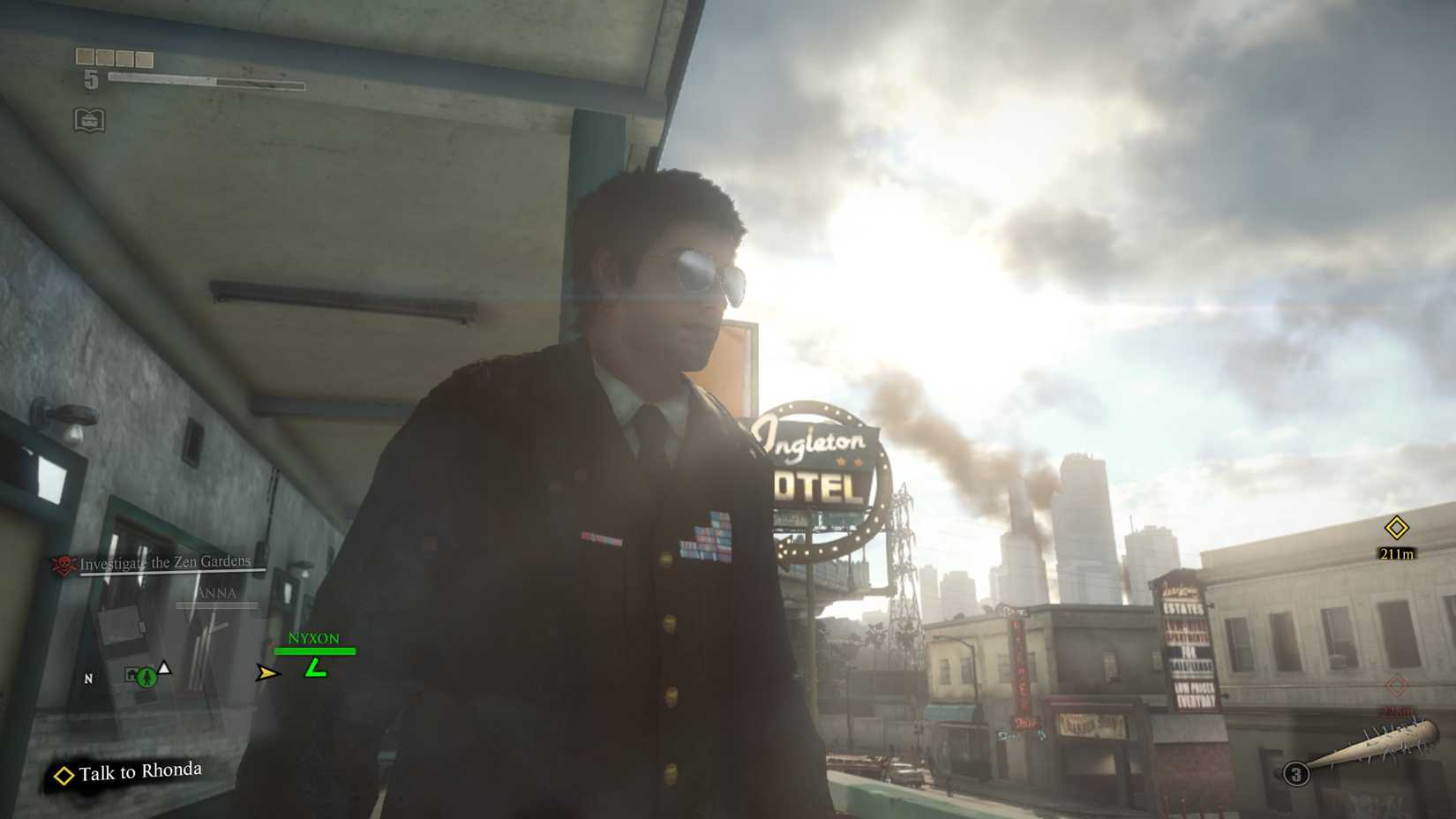Click the yellow direction arrow near Nyxon's marker
1456x819 pixels.
click(266, 672)
